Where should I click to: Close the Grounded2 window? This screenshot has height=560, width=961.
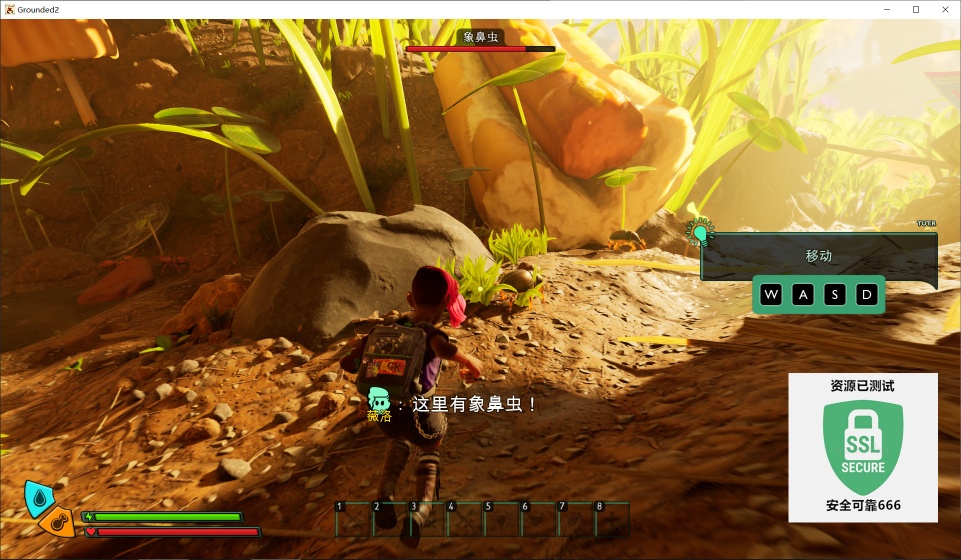943,9
